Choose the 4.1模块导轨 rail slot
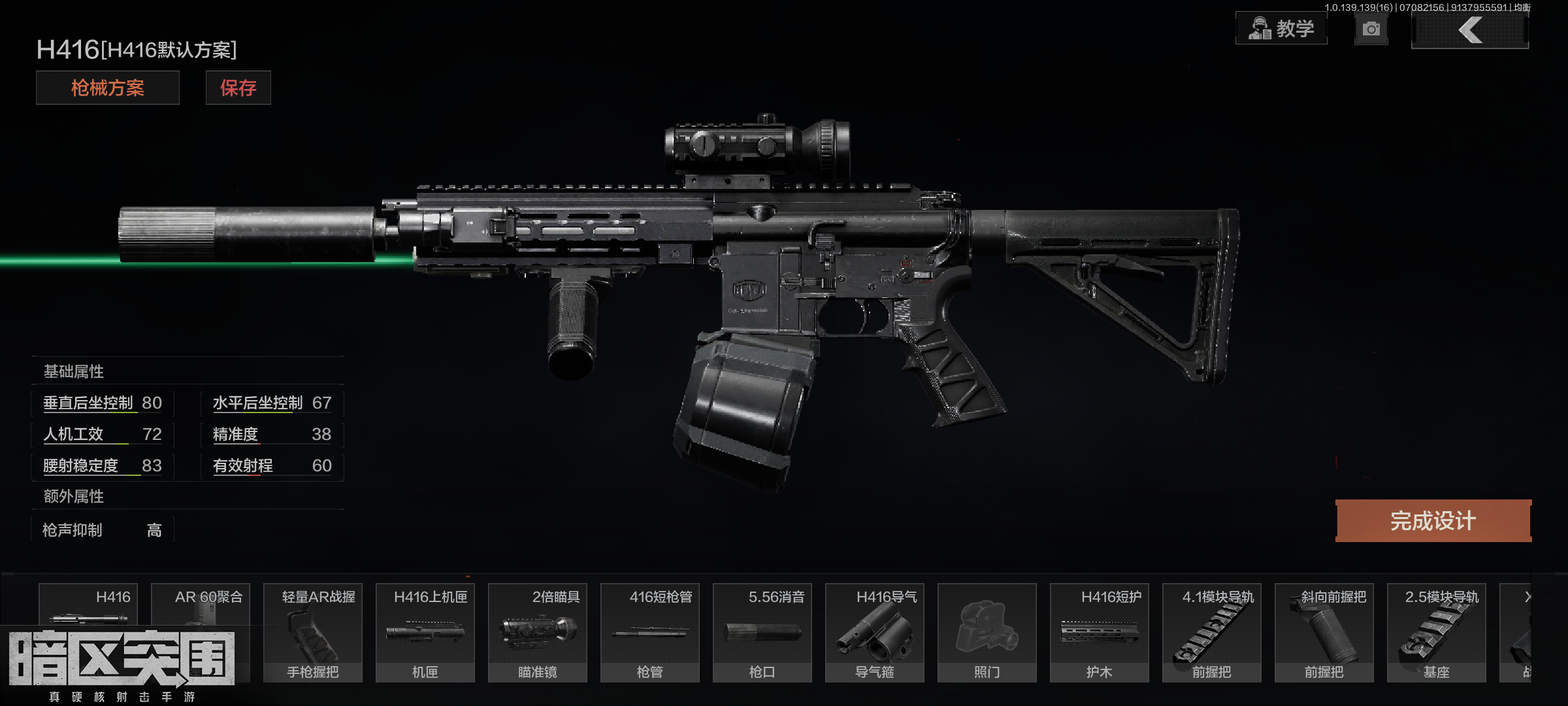Viewport: 1568px width, 706px height. 1212,632
